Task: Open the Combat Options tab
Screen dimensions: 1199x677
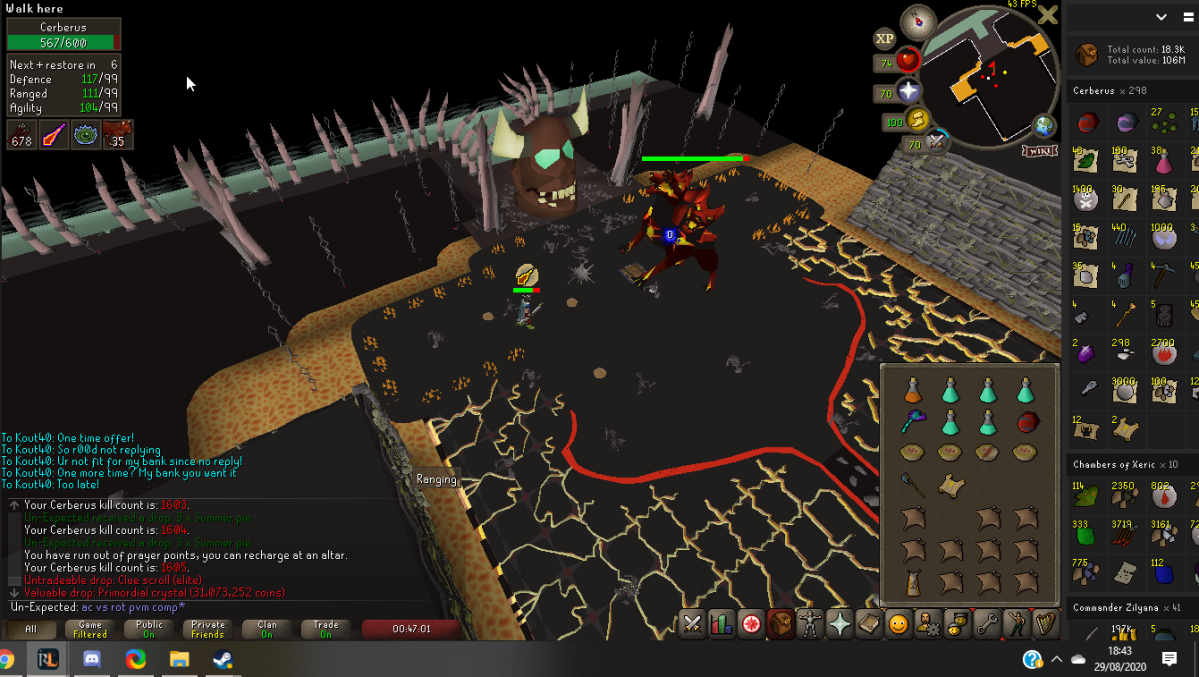Action: point(692,624)
